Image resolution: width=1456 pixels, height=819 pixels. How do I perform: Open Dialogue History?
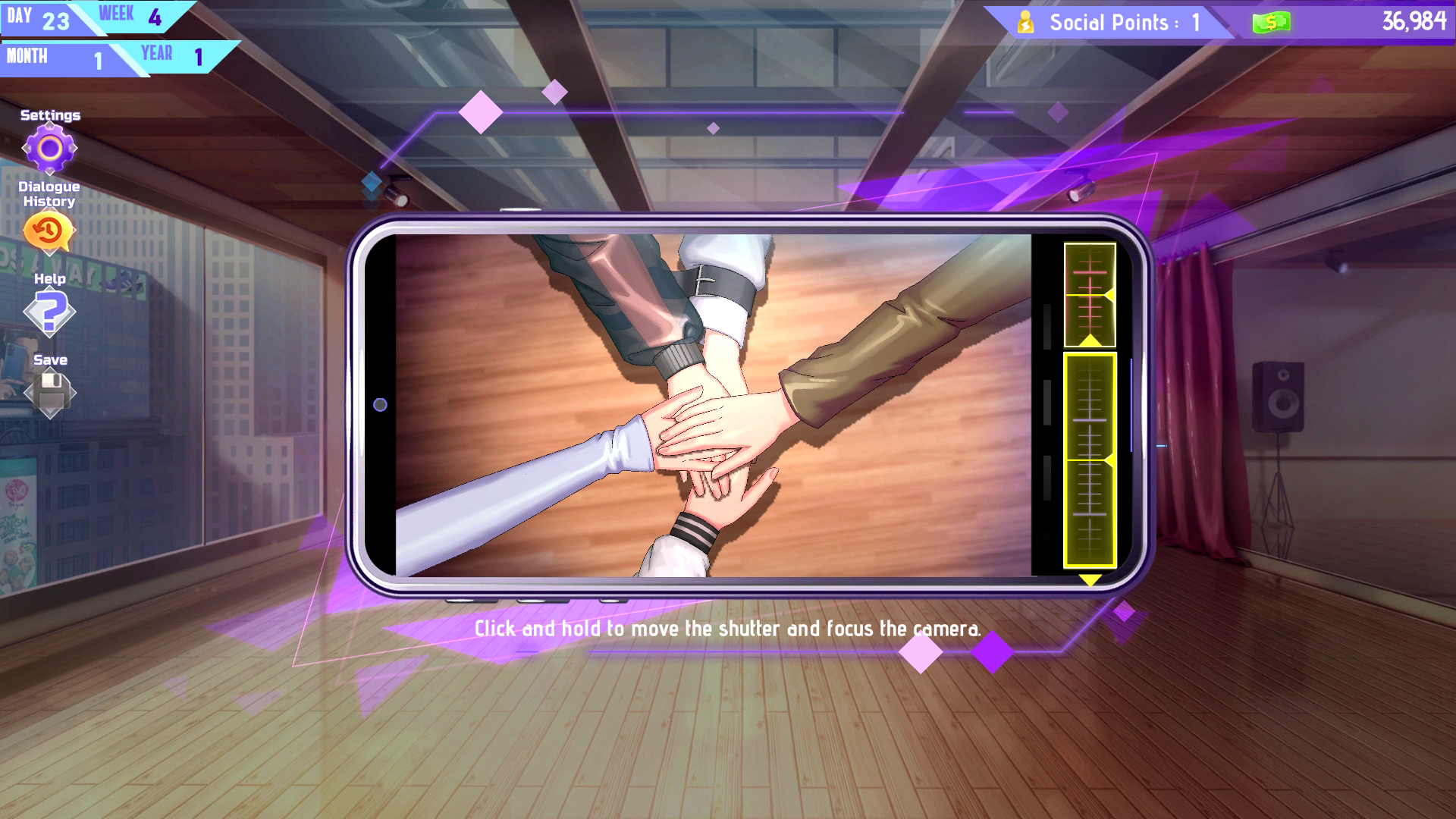pos(49,231)
